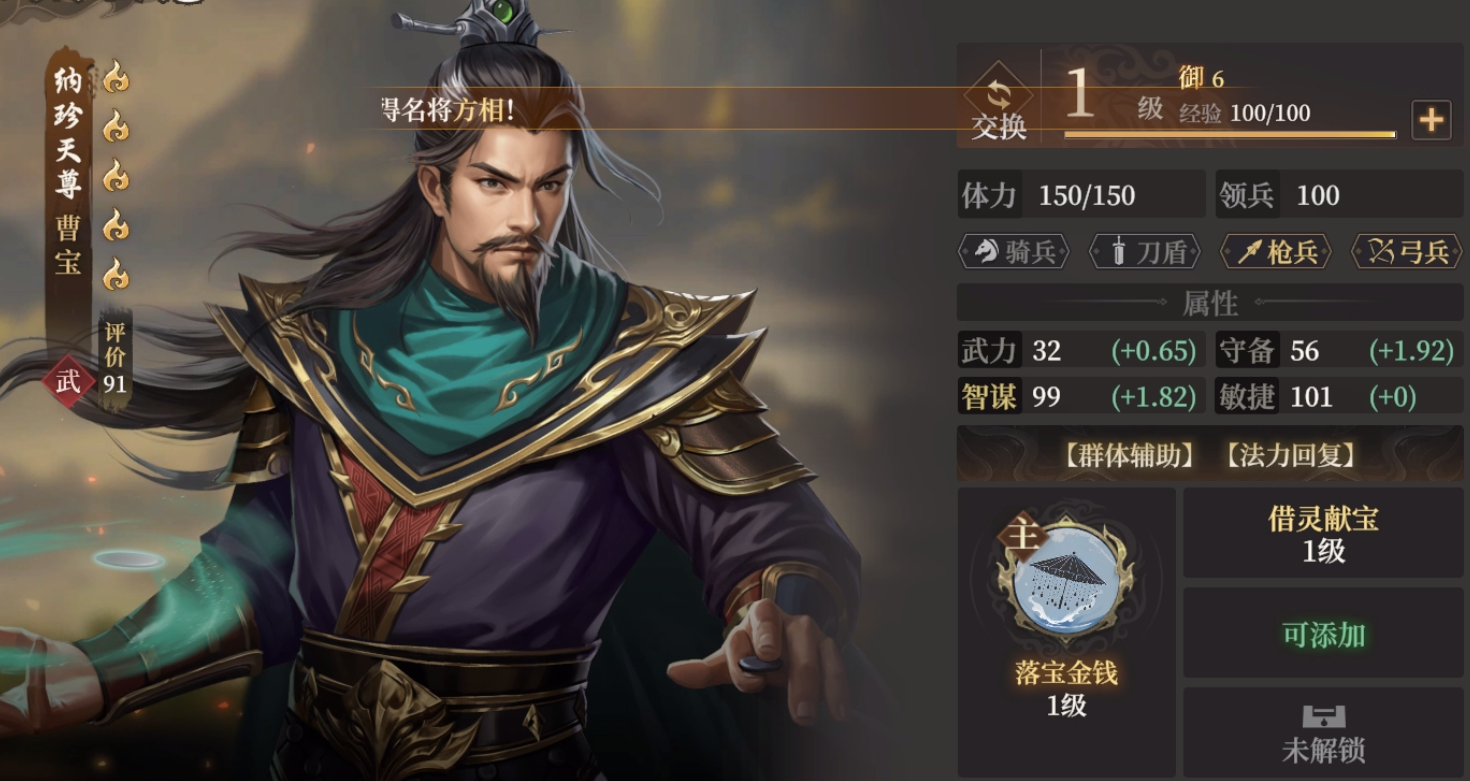Click the plus icon beside the experience bar
The width and height of the screenshot is (1470, 781).
1430,120
